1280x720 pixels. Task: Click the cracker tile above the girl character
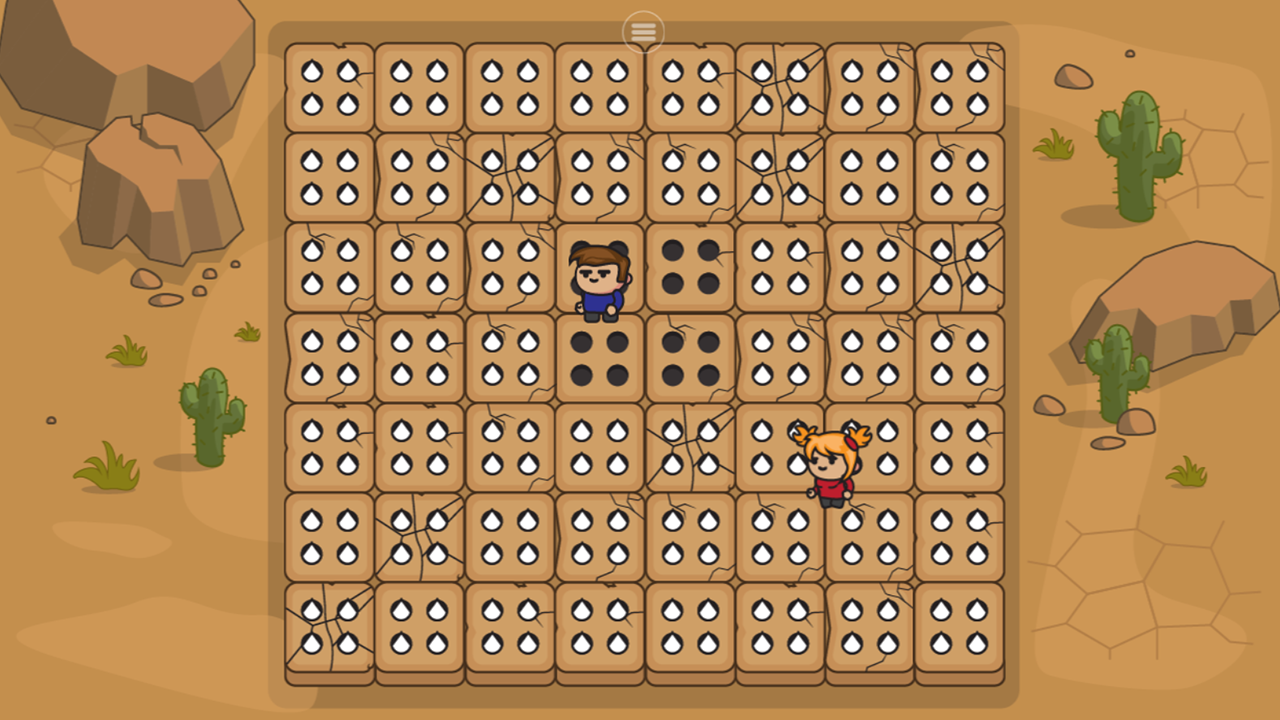coord(868,357)
